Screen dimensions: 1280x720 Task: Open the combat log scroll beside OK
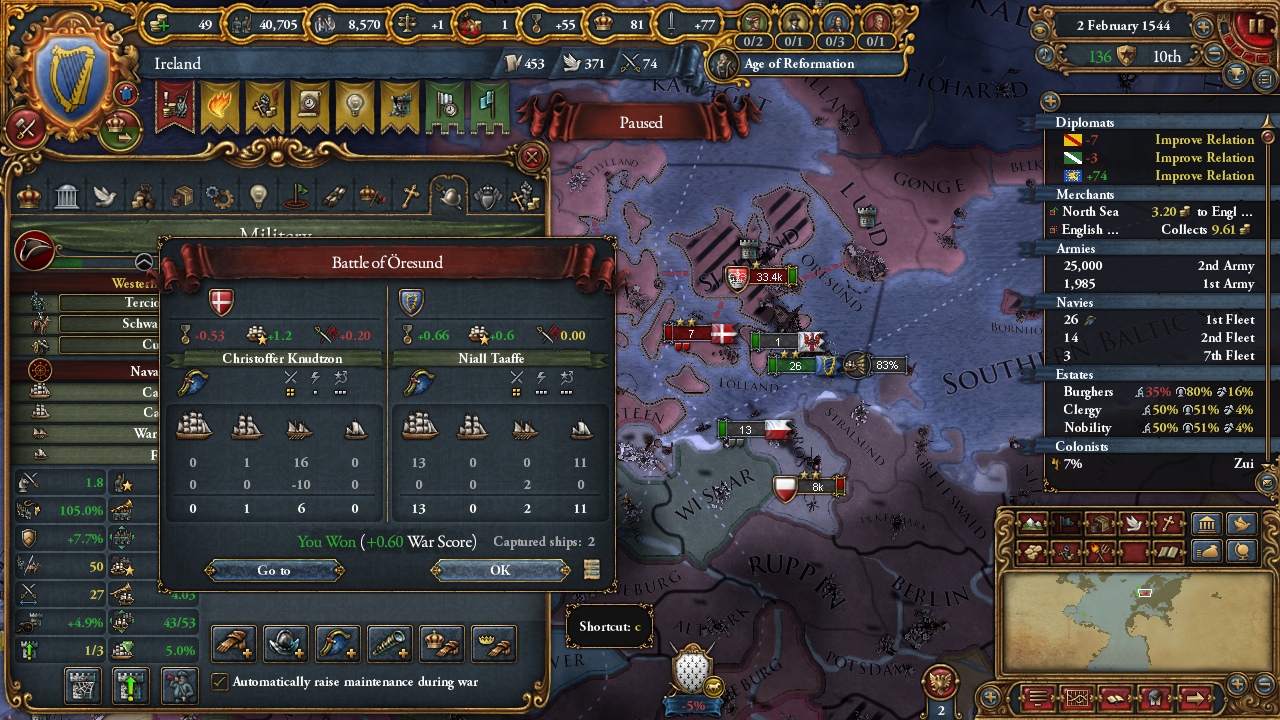592,569
